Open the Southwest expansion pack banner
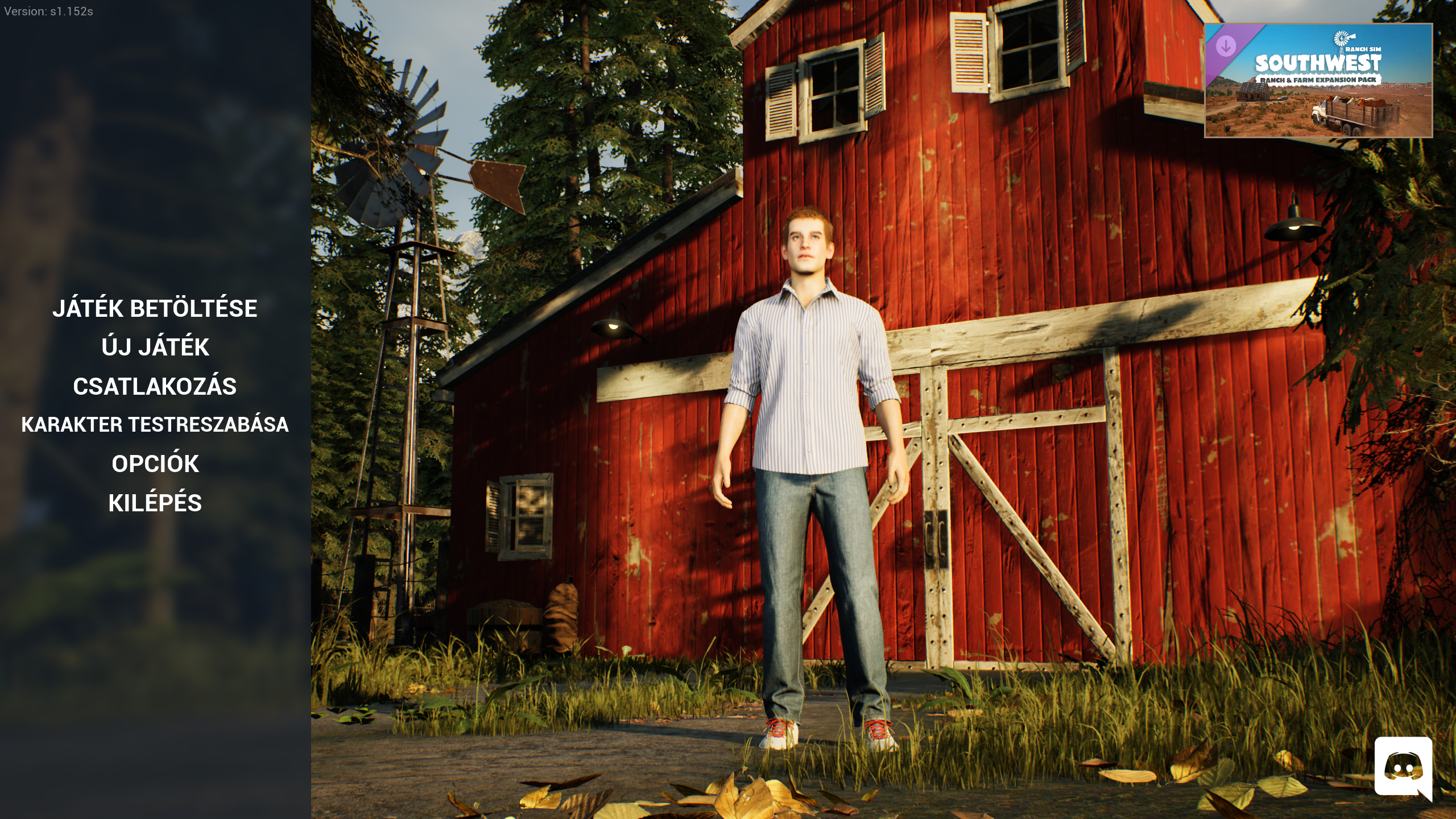 [1318, 80]
